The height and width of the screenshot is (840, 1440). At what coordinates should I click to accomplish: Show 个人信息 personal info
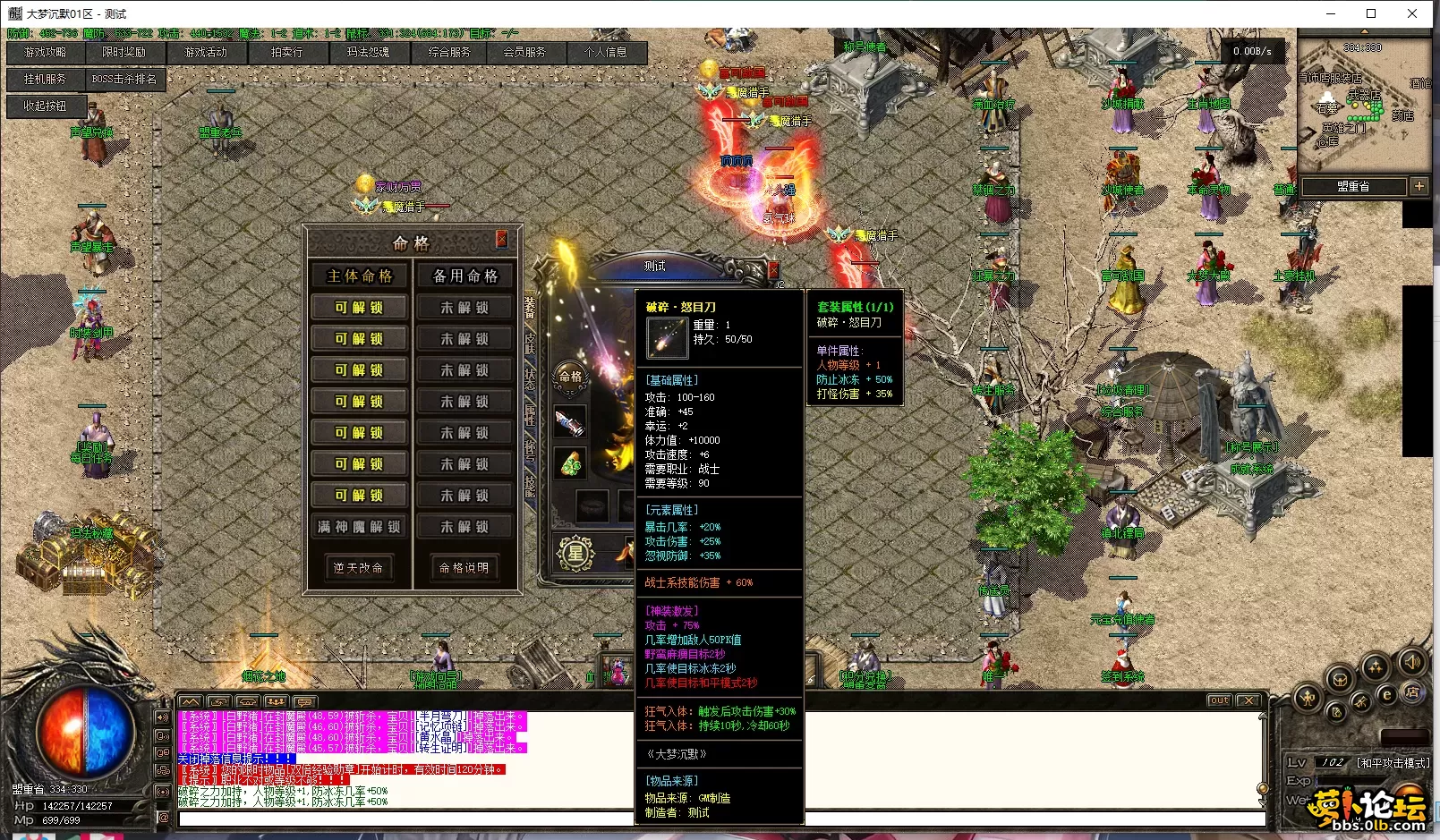click(606, 53)
